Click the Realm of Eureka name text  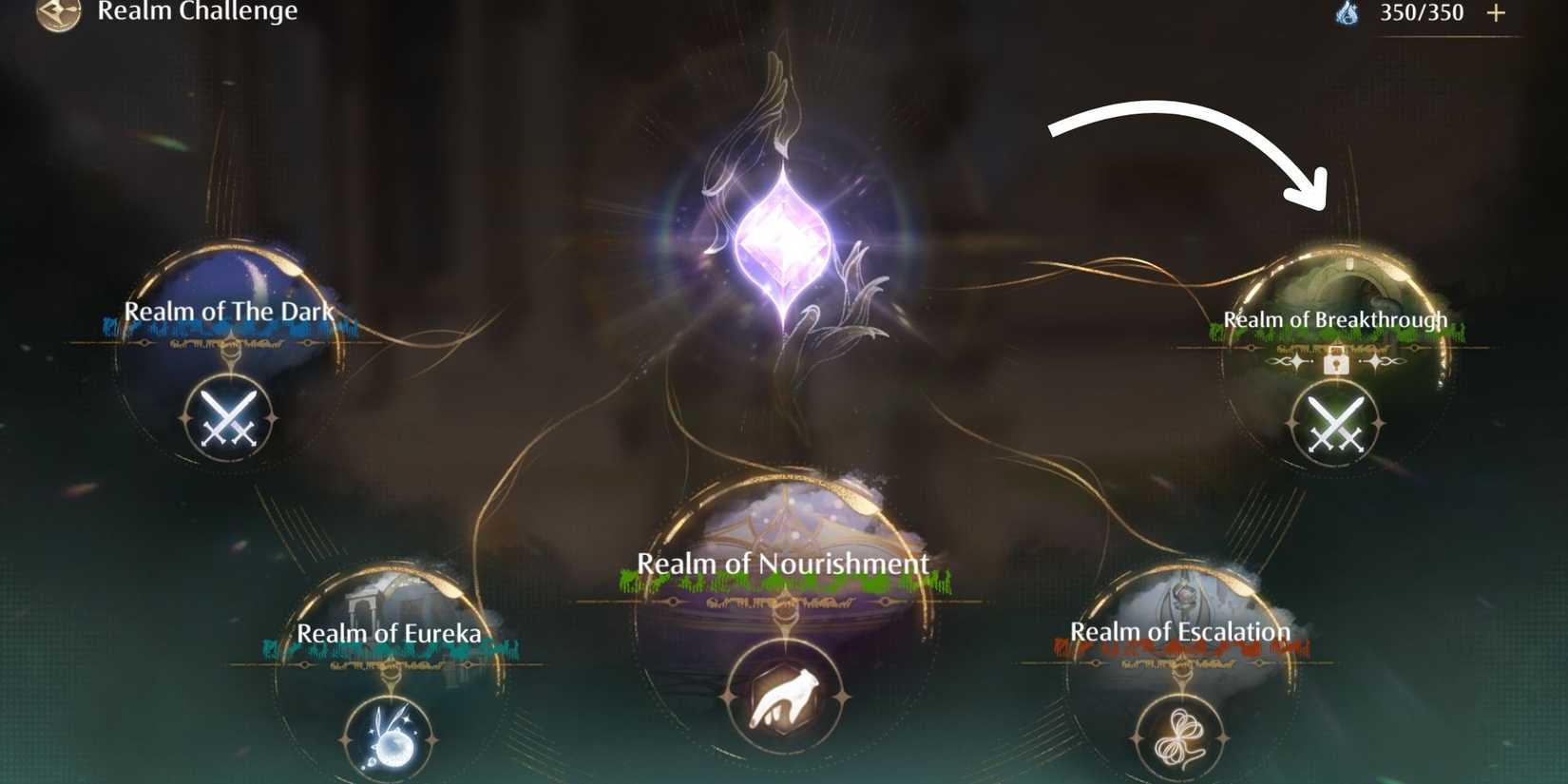[x=390, y=632]
